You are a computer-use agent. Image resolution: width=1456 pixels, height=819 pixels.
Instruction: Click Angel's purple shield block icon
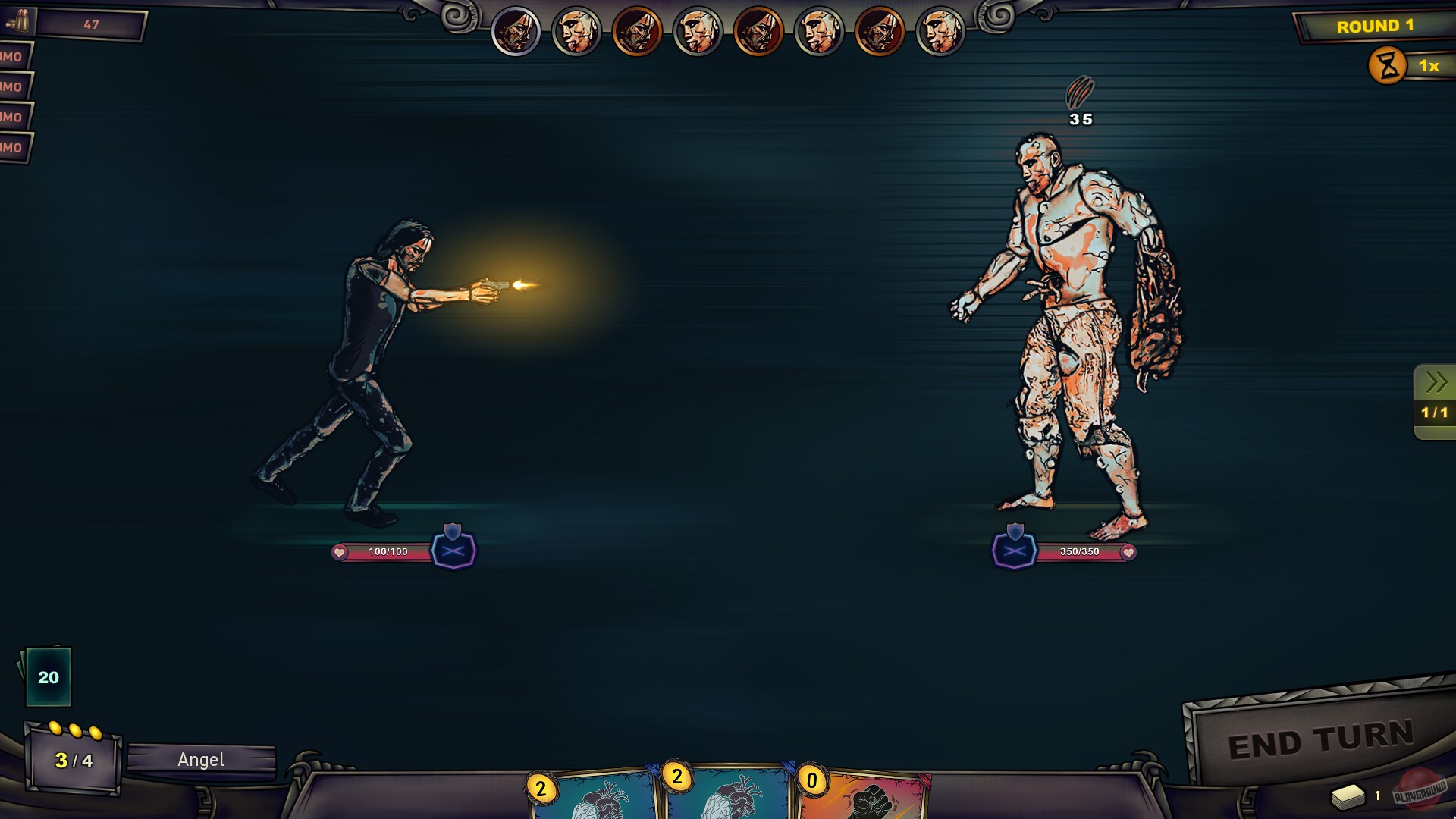(x=453, y=551)
